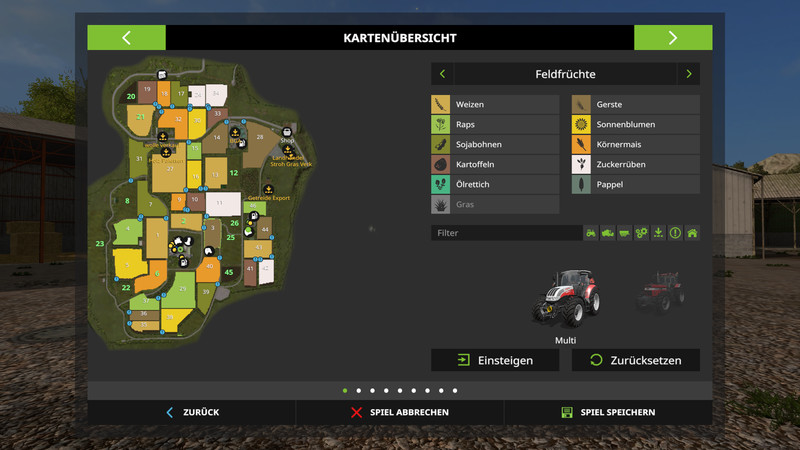Image resolution: width=800 pixels, height=450 pixels.
Task: Toggle the Gerste crop filter
Action: tap(635, 105)
